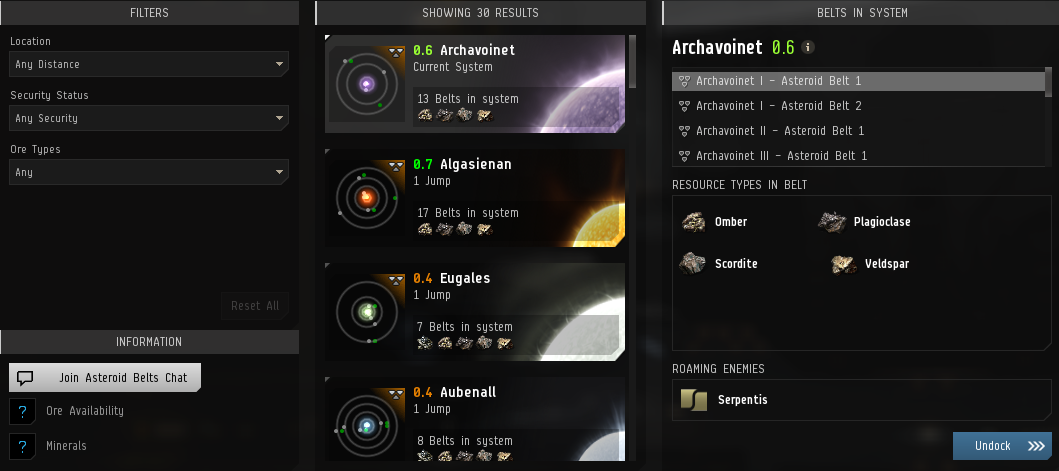Click the Reset All filters button

pos(255,306)
